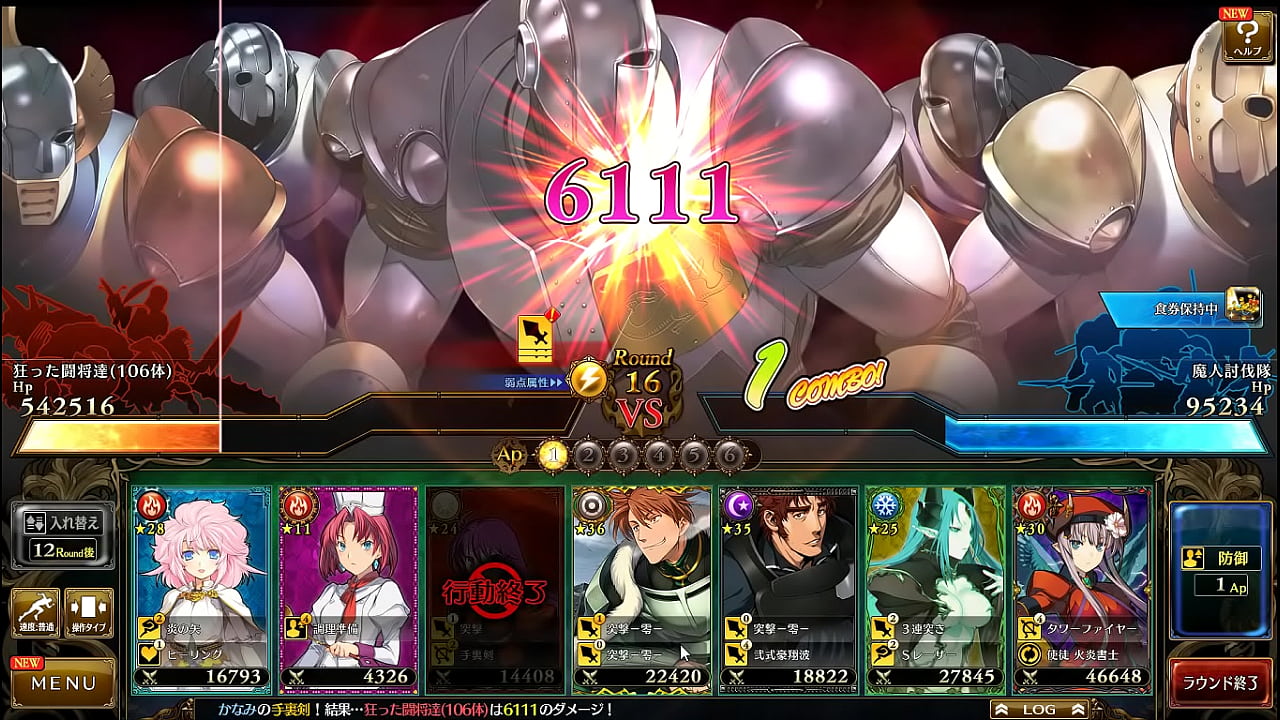Open the MENU button

point(63,684)
